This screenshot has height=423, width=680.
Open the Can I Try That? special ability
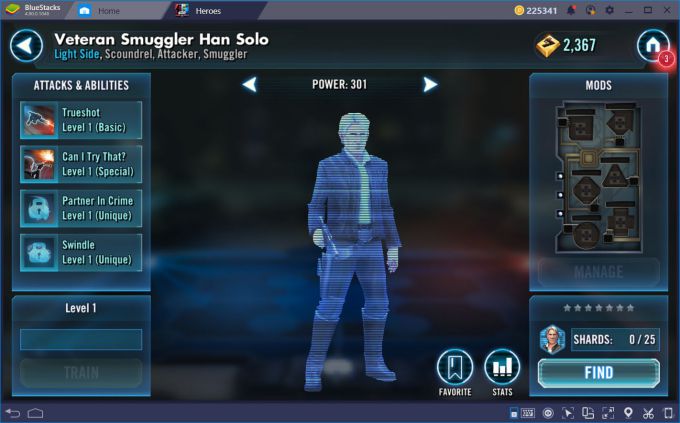(x=81, y=164)
